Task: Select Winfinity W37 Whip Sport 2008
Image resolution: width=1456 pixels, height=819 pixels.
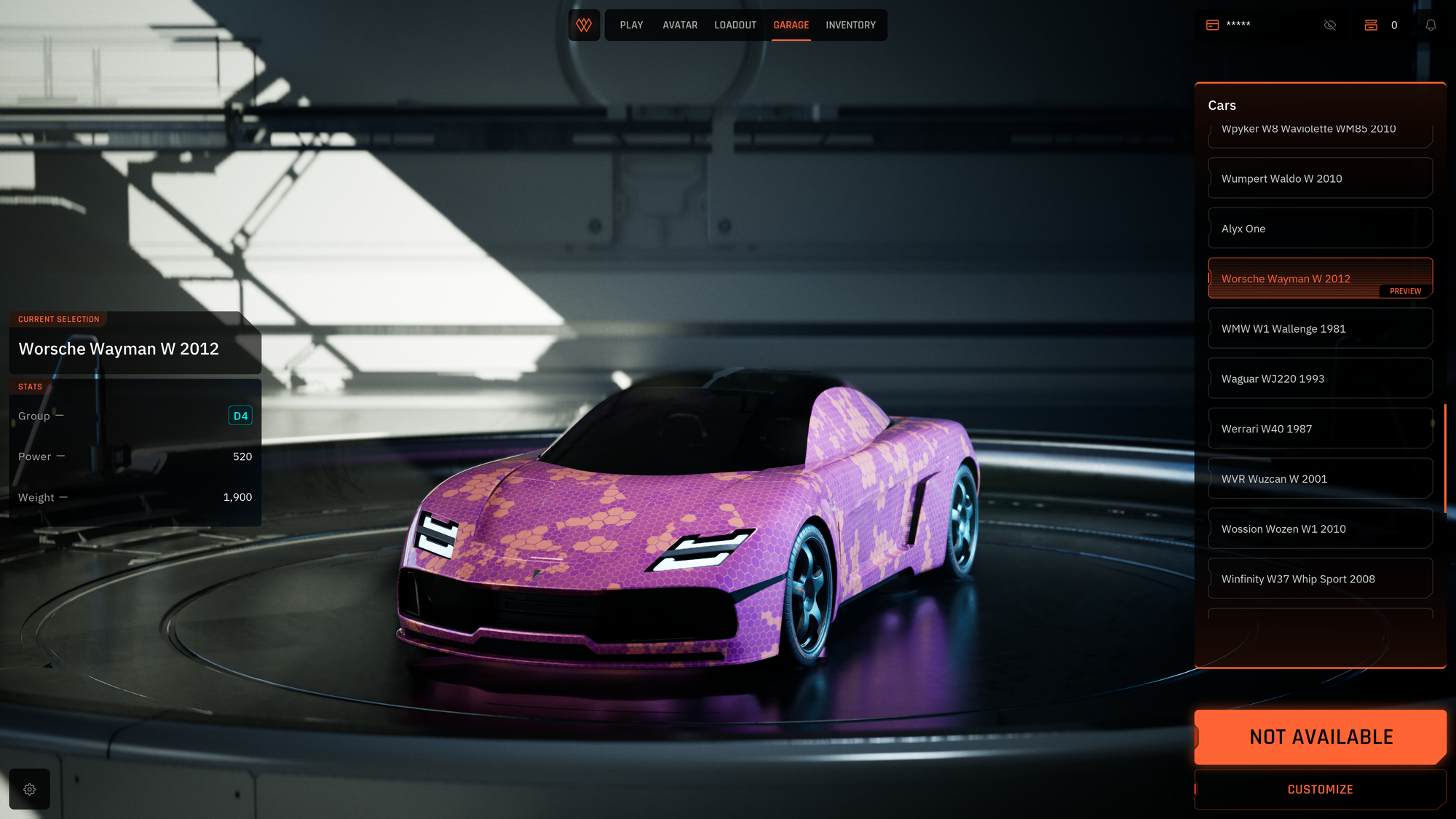Action: 1320,579
